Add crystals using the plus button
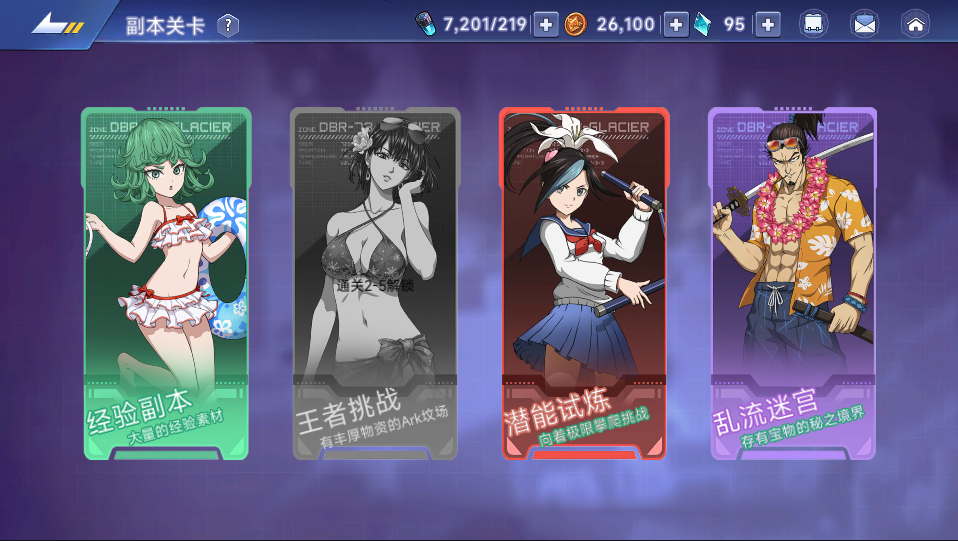This screenshot has height=541, width=958. 767,25
